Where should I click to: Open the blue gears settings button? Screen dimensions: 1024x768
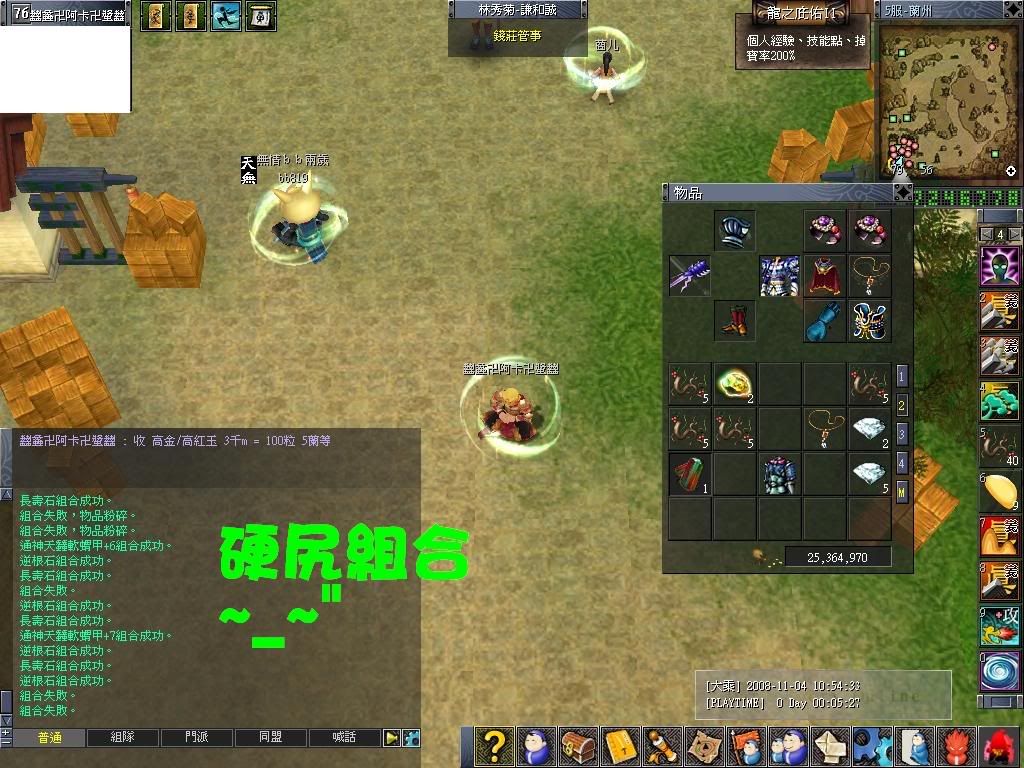872,747
